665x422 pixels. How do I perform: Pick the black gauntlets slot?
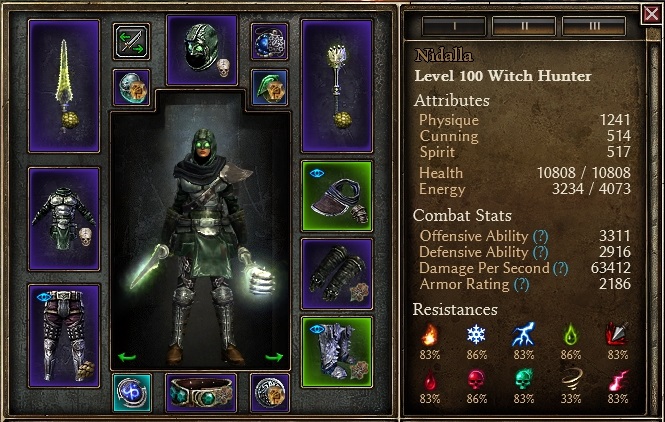pyautogui.click(x=337, y=273)
